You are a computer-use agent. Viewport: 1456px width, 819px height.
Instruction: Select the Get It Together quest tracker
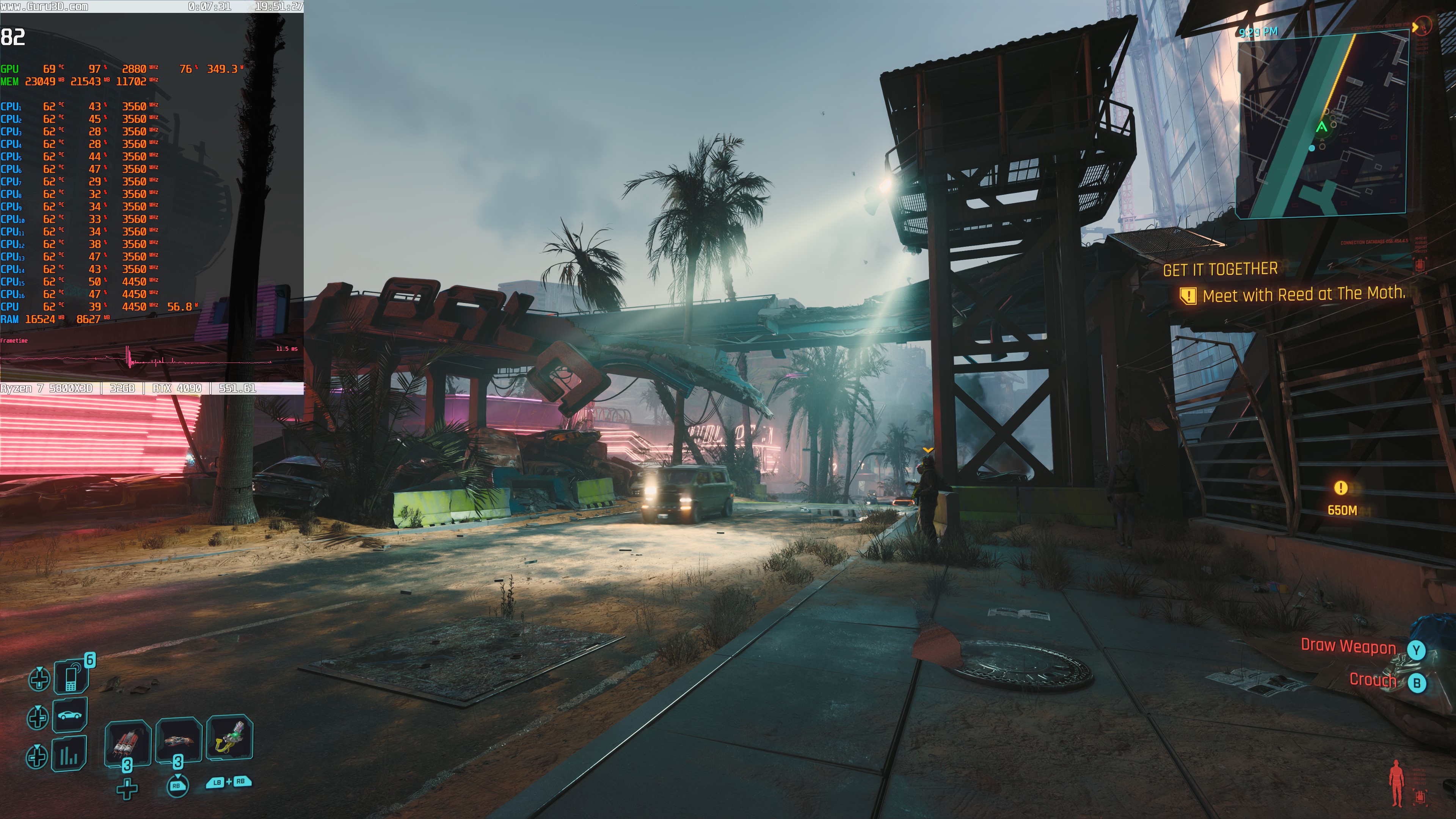tap(1220, 270)
